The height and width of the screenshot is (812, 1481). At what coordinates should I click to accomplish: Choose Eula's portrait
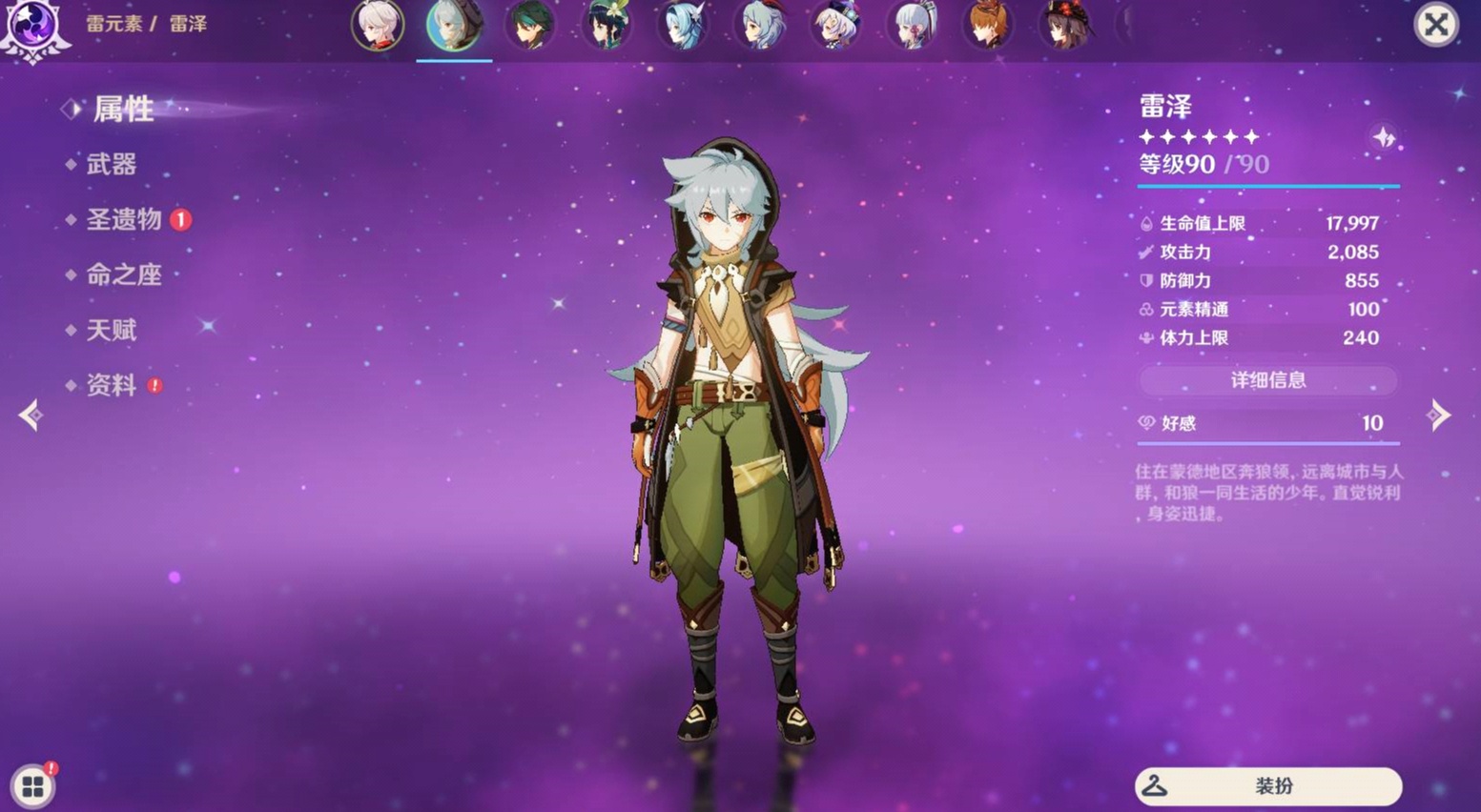pos(683,25)
